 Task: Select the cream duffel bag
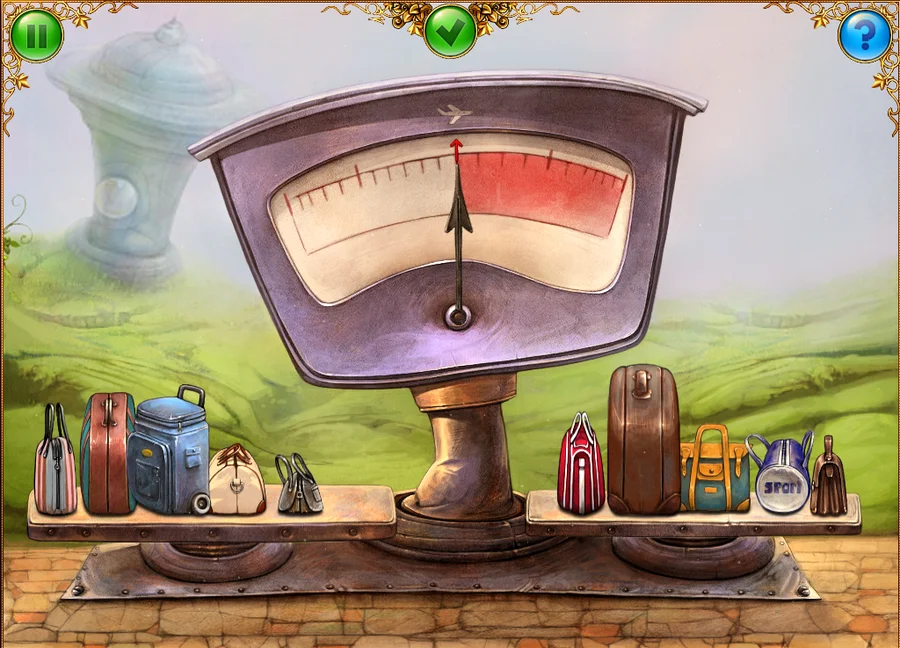237,482
